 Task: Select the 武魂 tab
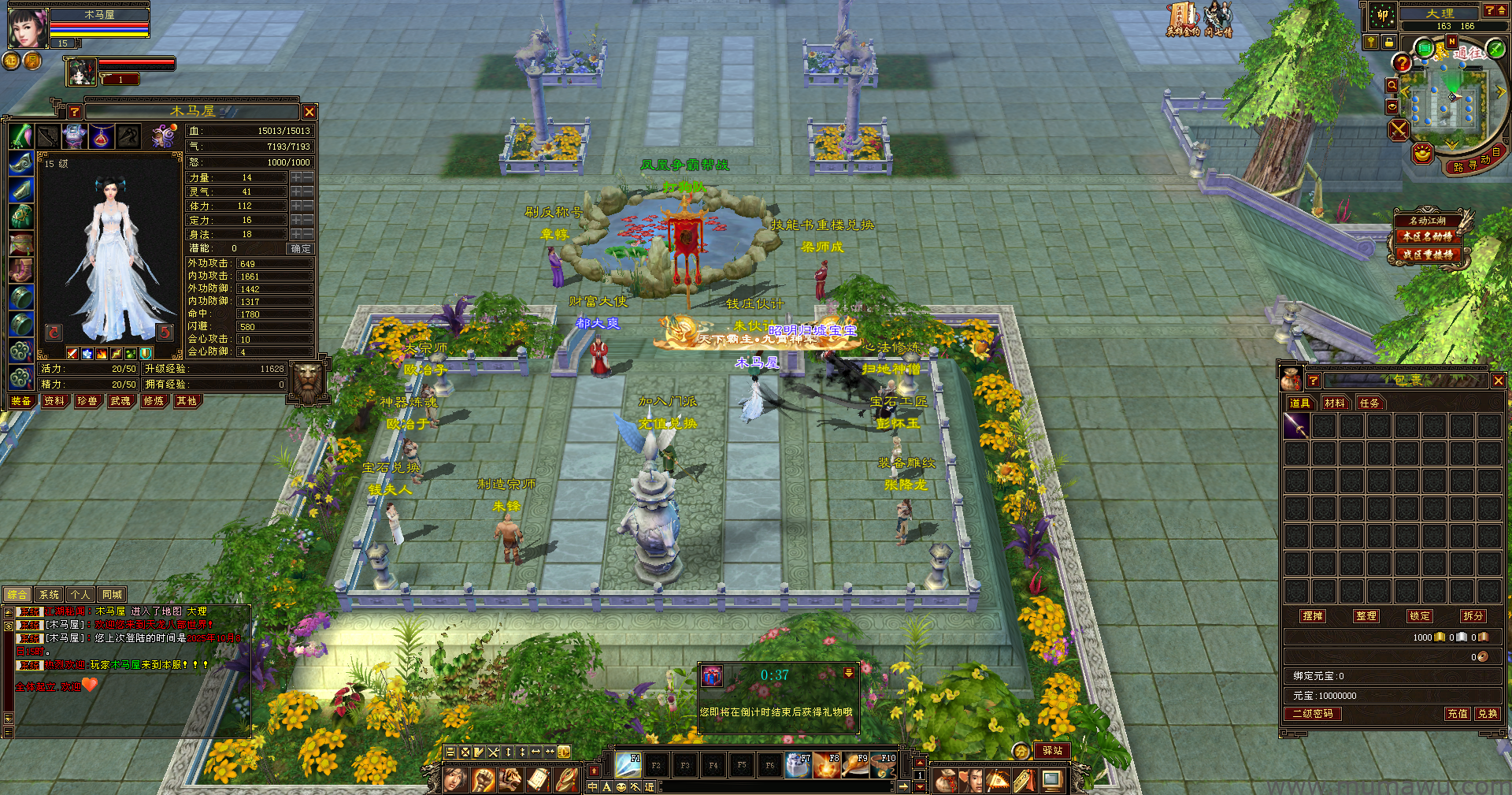click(120, 401)
